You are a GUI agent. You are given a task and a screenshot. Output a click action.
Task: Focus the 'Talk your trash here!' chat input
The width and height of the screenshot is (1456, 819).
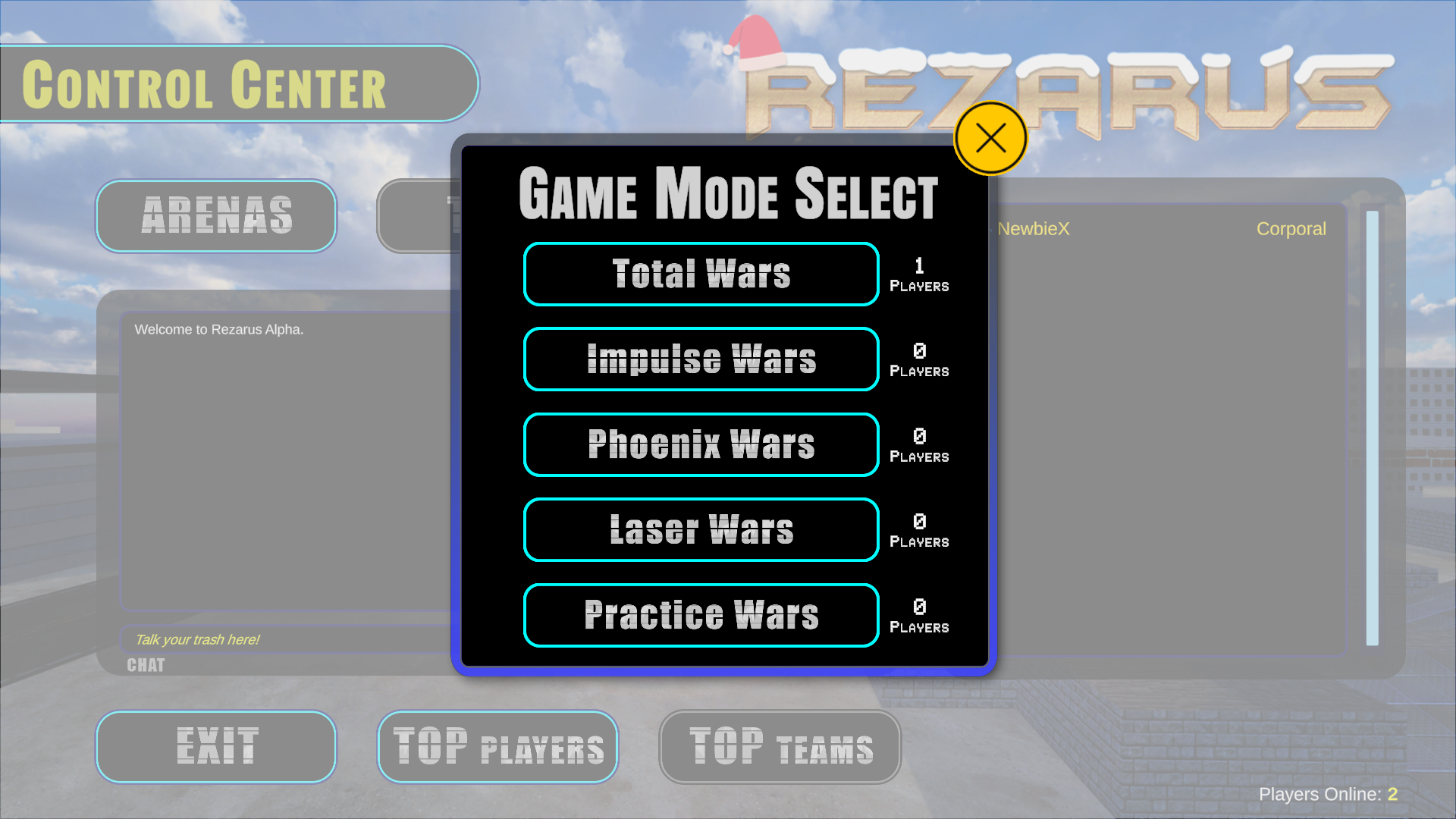(288, 639)
